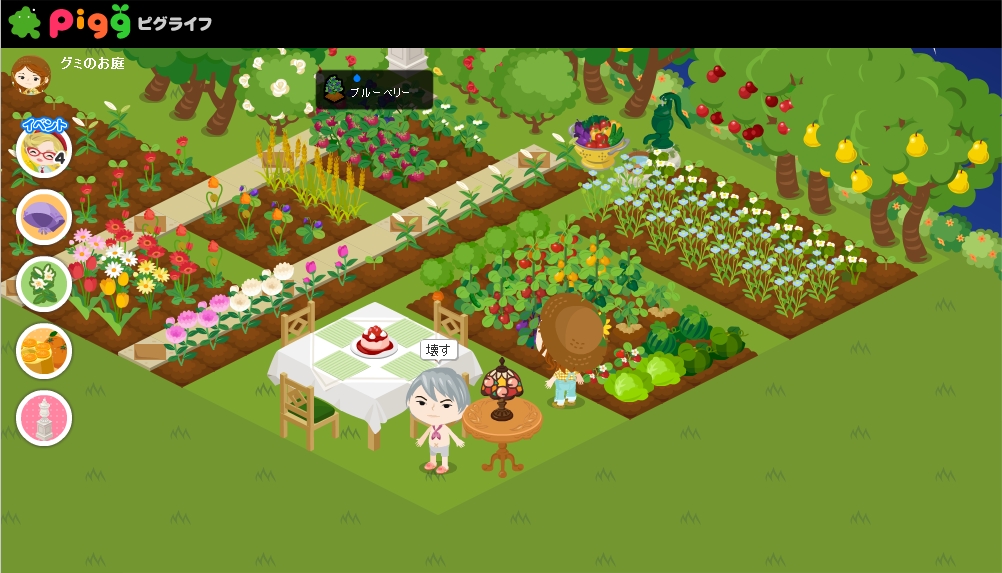Open the orange fruit icon
The height and width of the screenshot is (573, 1002).
(x=44, y=351)
